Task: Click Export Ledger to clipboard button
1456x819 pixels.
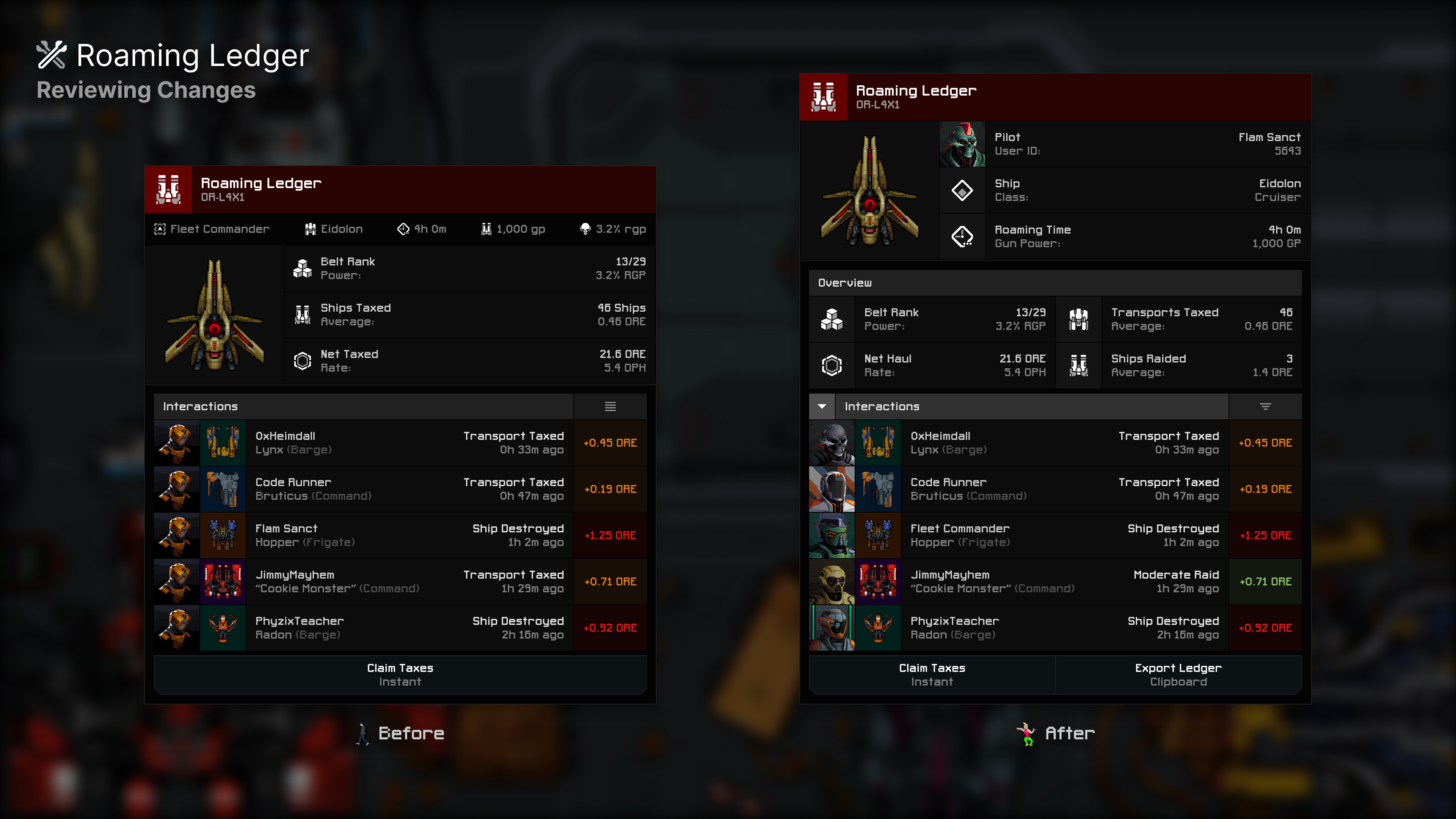Action: pos(1178,674)
